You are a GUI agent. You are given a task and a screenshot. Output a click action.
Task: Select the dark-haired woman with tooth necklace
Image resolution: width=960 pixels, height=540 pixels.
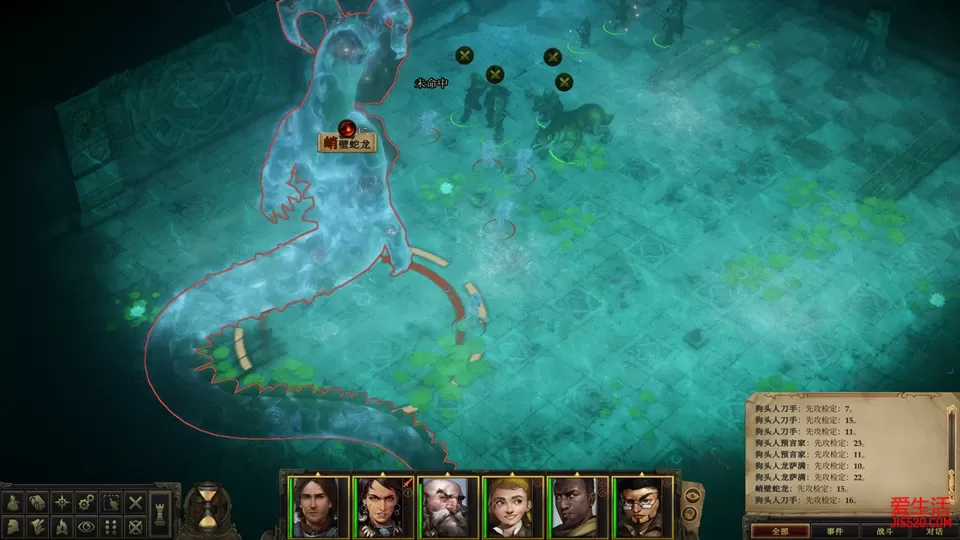[x=384, y=507]
